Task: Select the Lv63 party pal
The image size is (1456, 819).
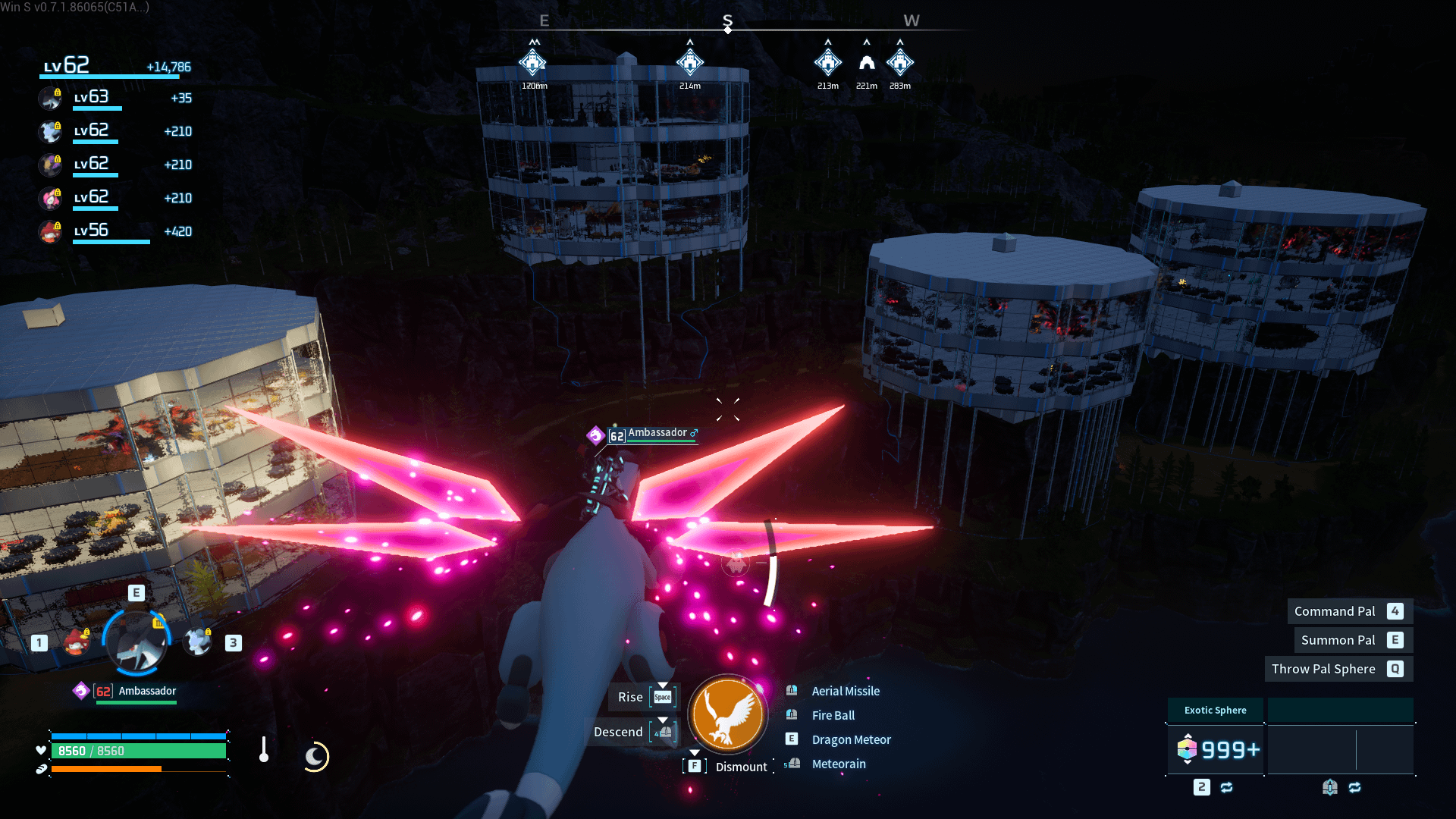Action: point(51,99)
